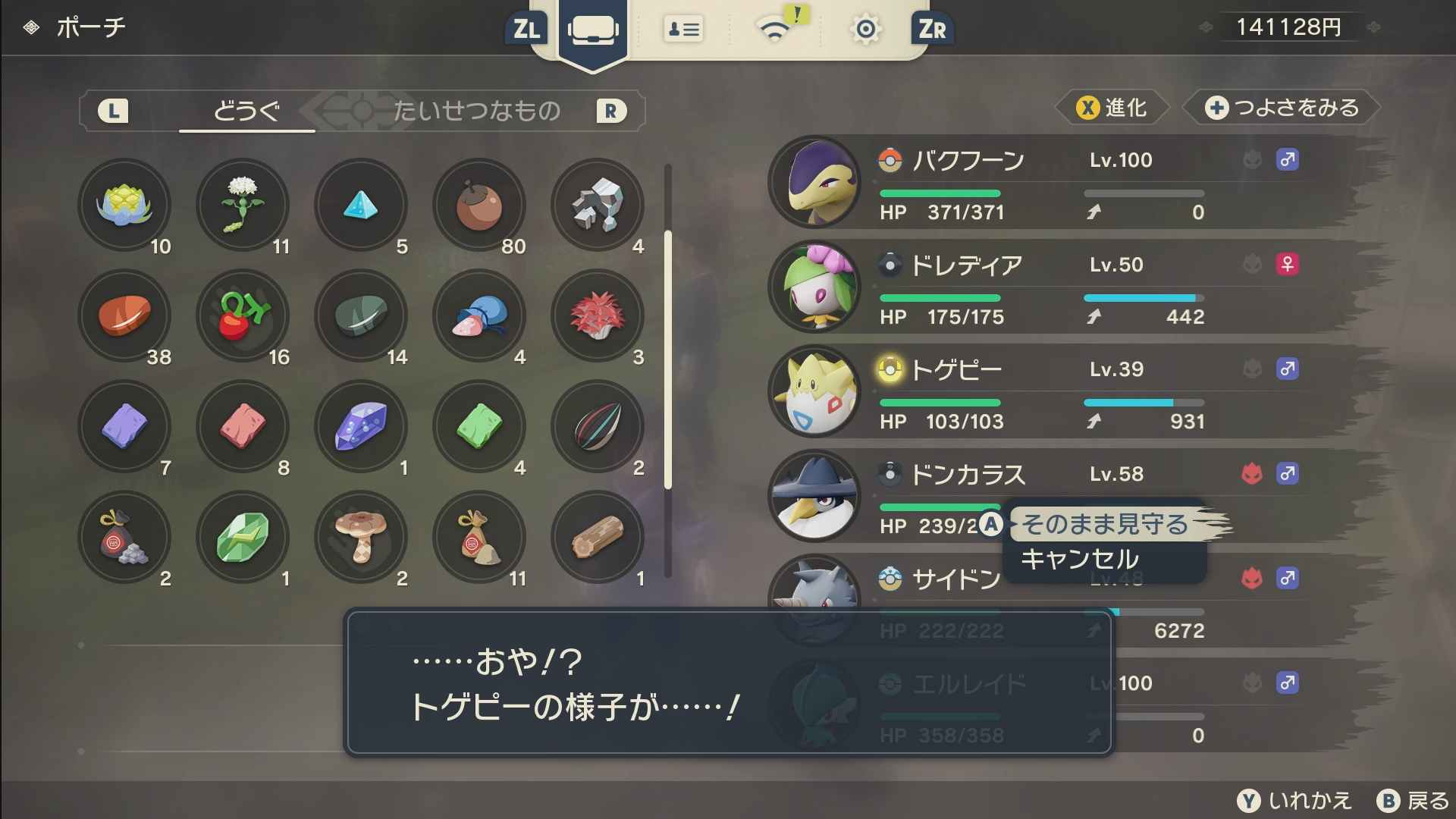Select the red cherry berry item
This screenshot has height=819, width=1456.
coord(243,315)
